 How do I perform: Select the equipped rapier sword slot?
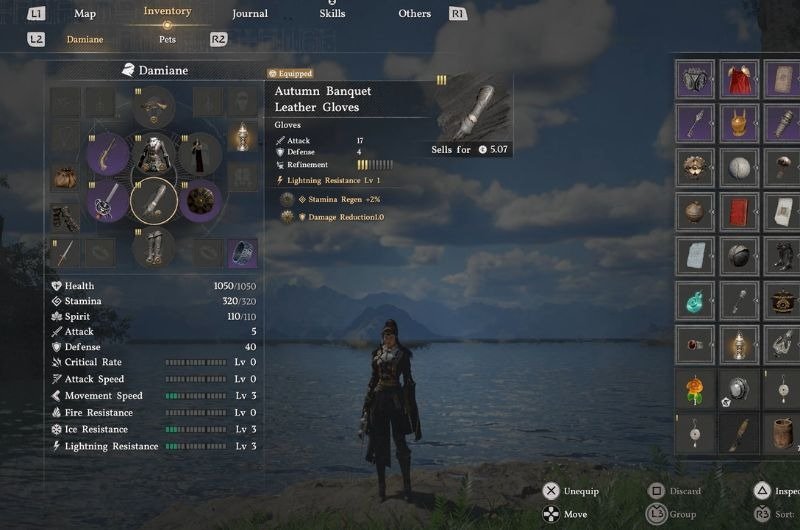107,201
